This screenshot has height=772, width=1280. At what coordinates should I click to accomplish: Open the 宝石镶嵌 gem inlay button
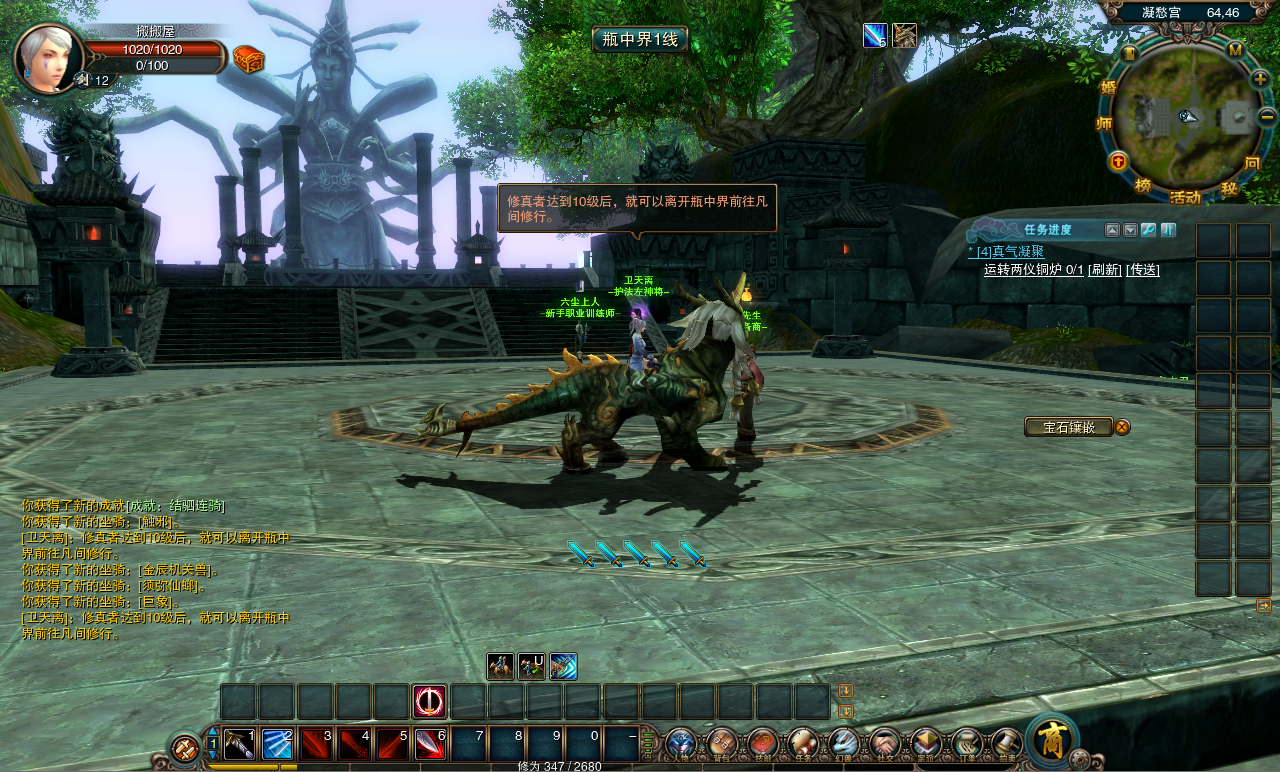(1068, 427)
